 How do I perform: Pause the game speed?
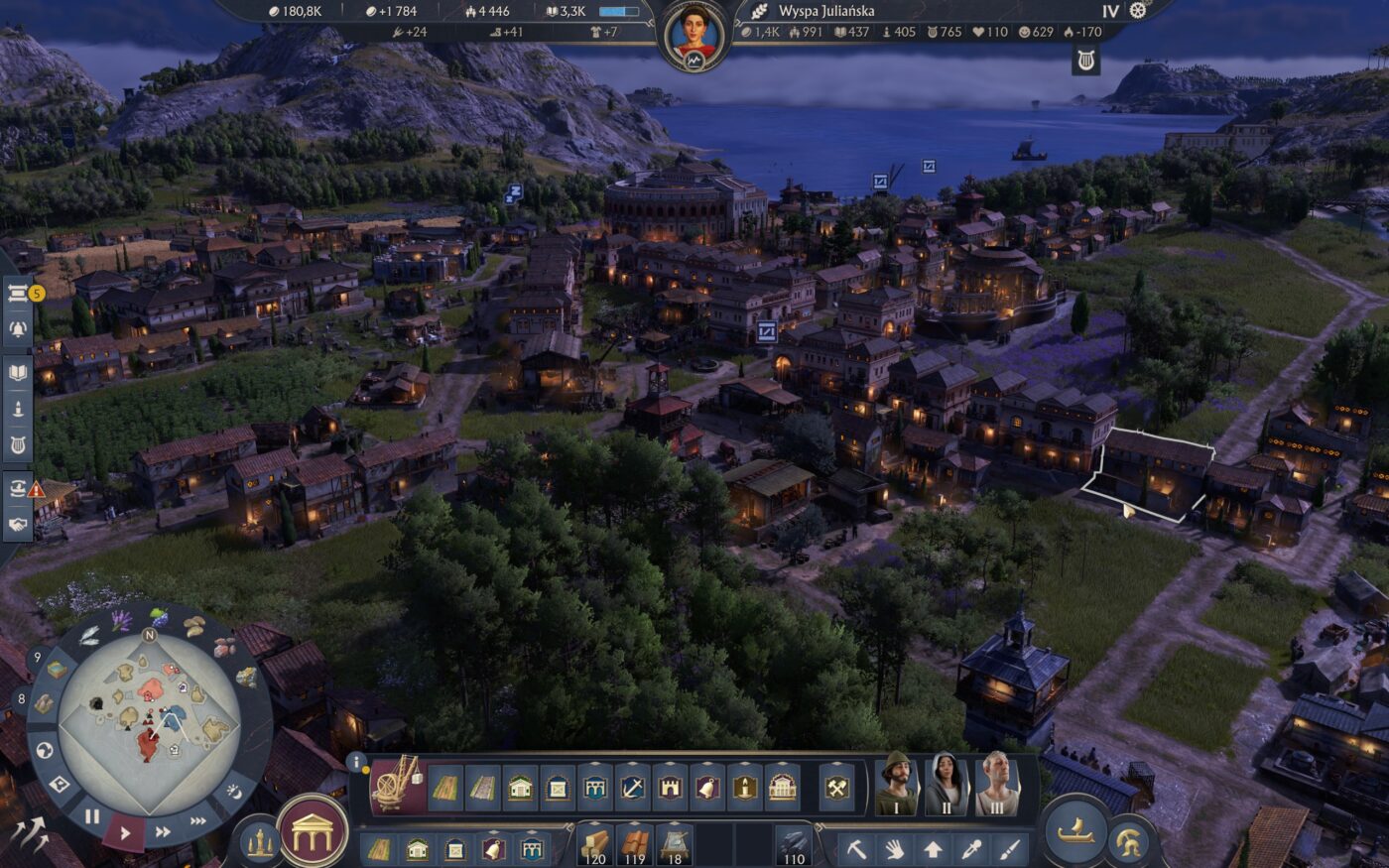[91, 817]
